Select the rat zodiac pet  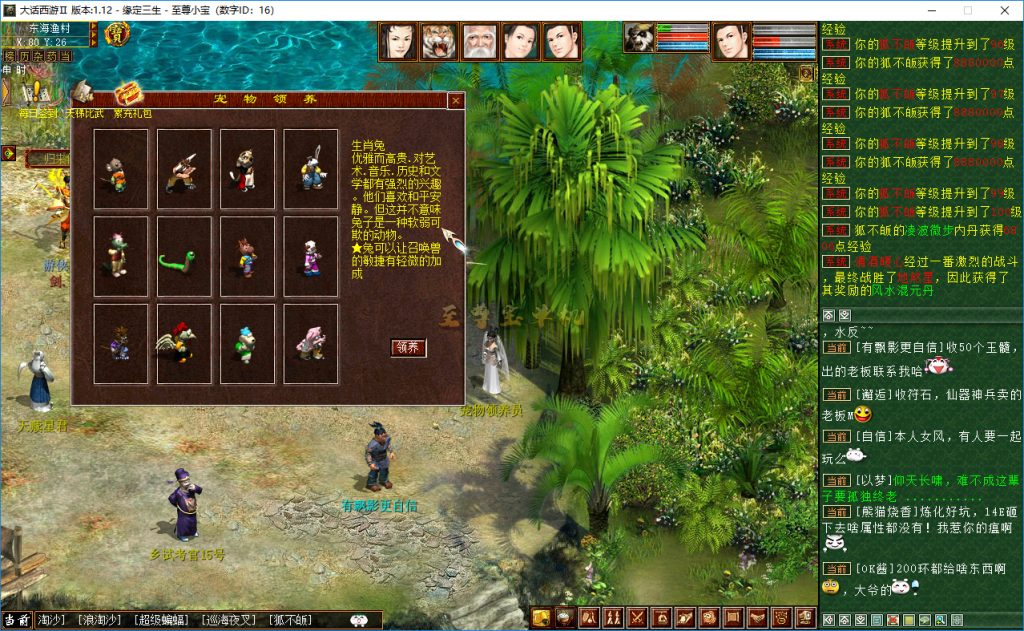pyautogui.click(x=121, y=169)
